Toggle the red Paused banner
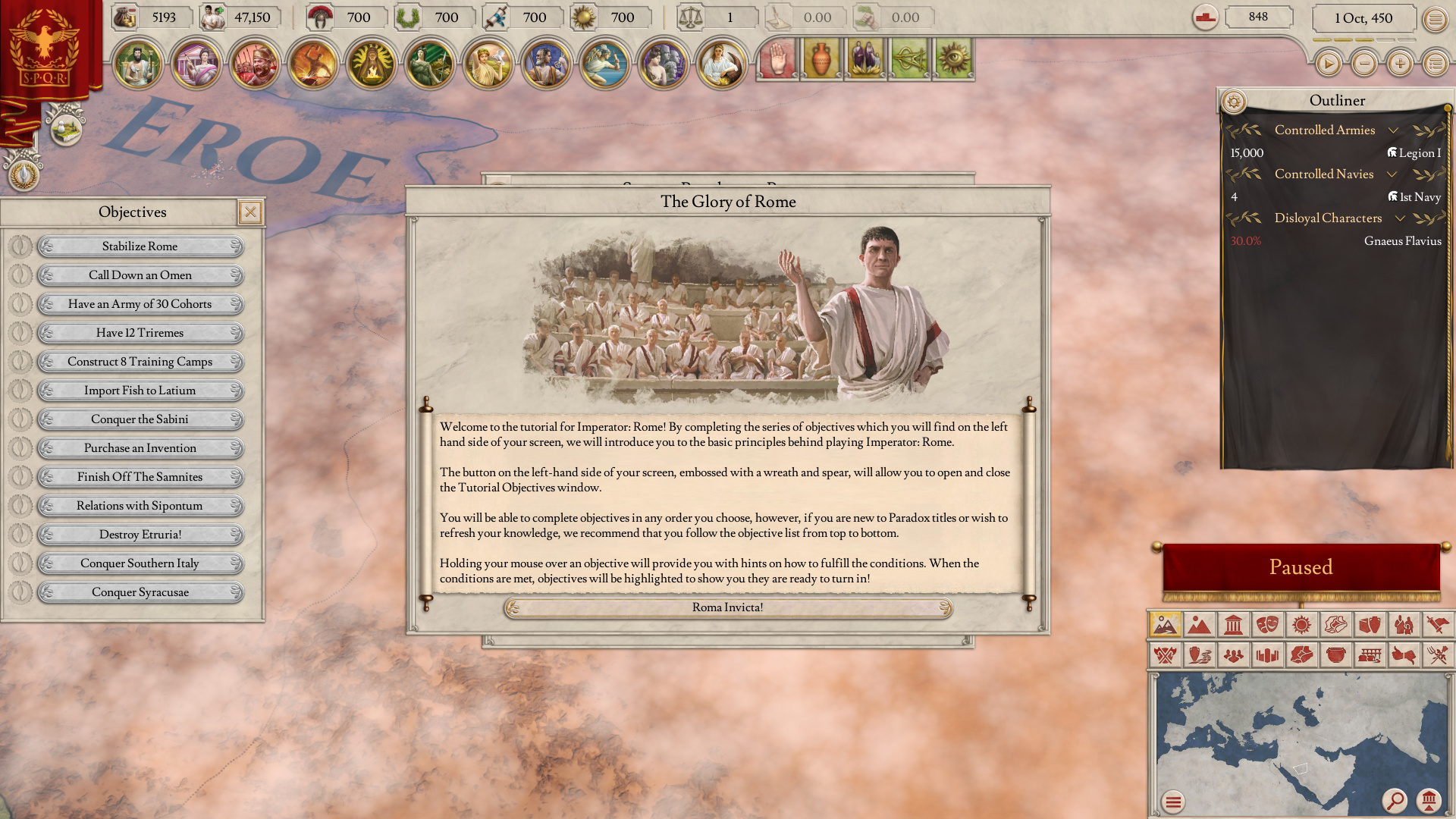Viewport: 1456px width, 819px height. coord(1301,567)
